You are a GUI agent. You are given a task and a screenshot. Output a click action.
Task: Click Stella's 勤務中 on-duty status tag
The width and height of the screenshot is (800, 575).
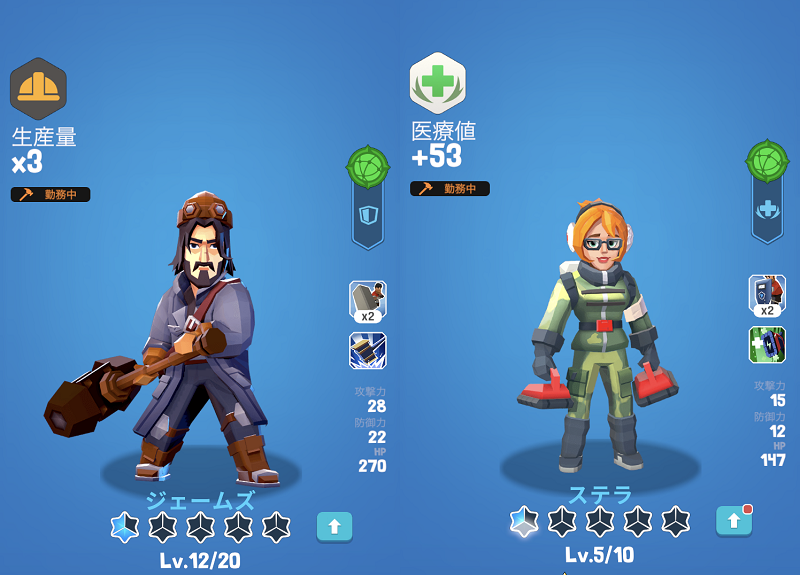[x=450, y=188]
